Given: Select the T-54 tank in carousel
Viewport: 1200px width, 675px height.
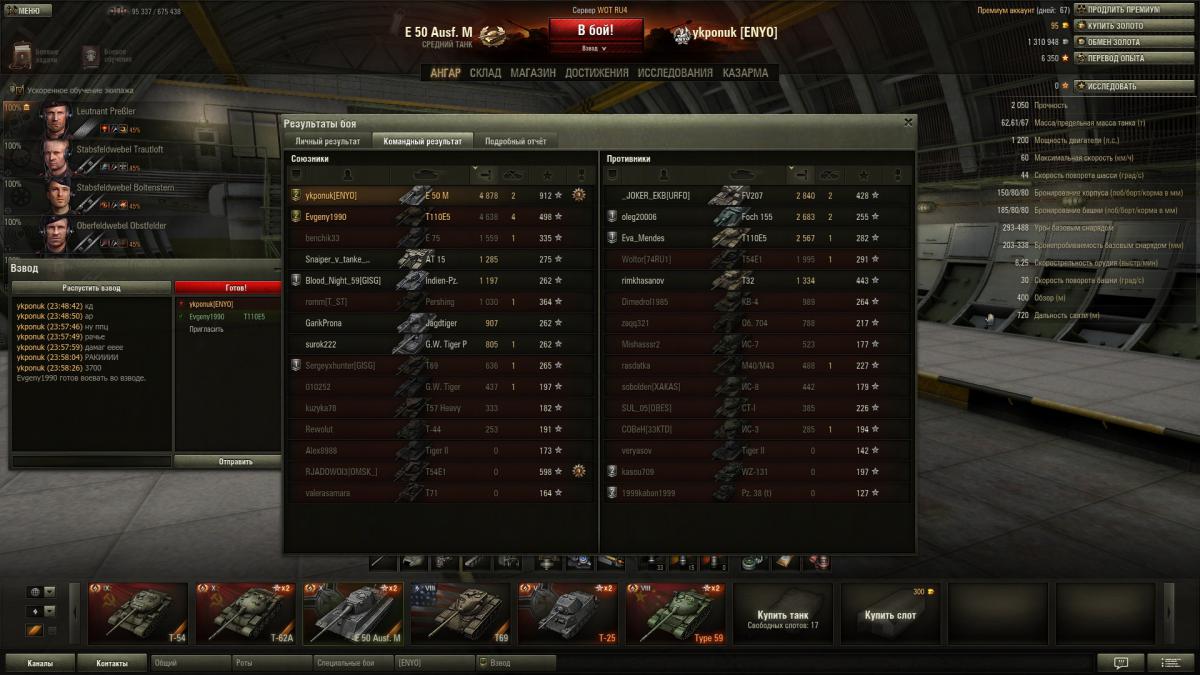Looking at the screenshot, I should (138, 613).
